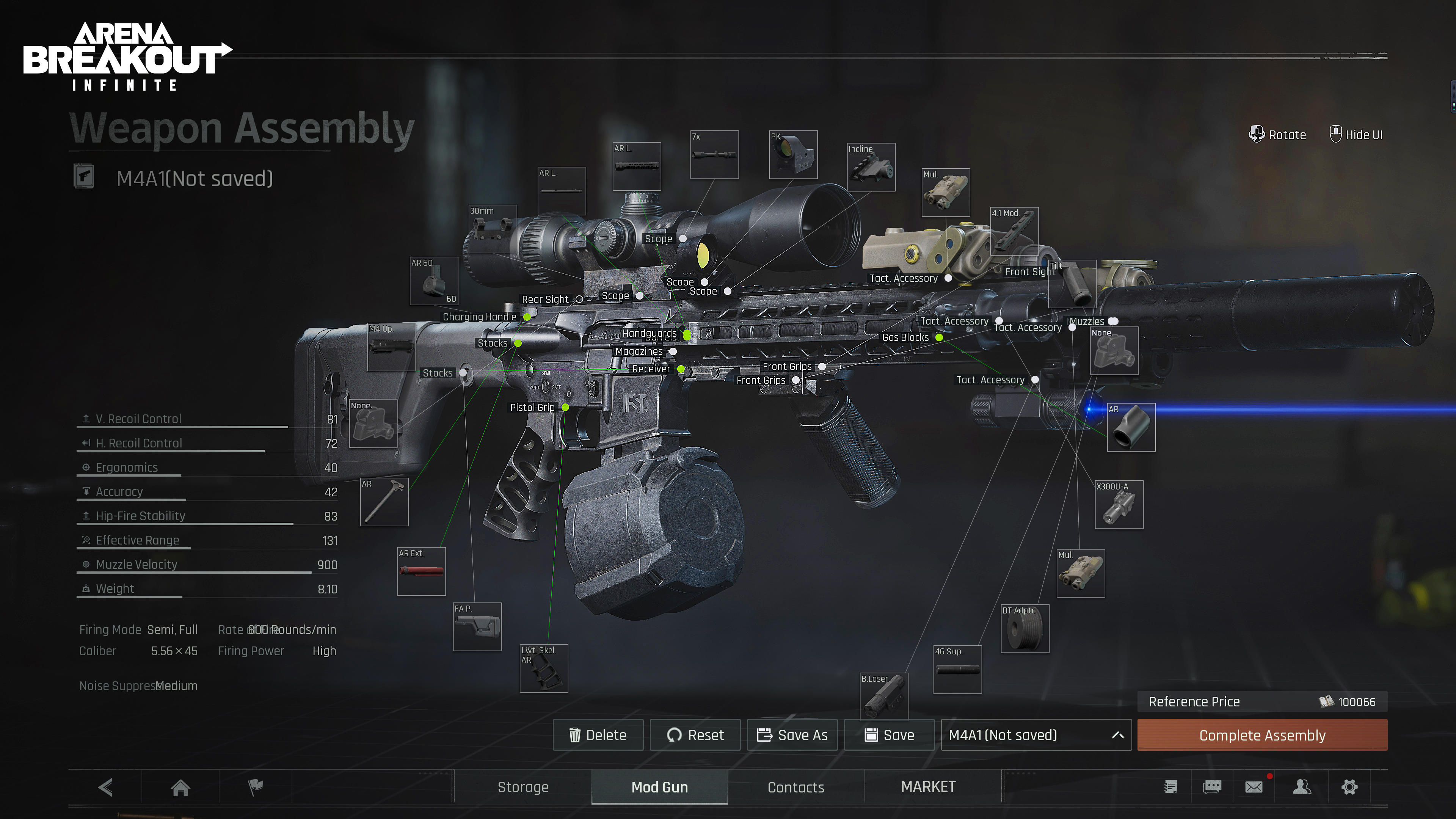This screenshot has height=819, width=1456.
Task: Select the 7x scope attachment slot
Action: [x=714, y=155]
